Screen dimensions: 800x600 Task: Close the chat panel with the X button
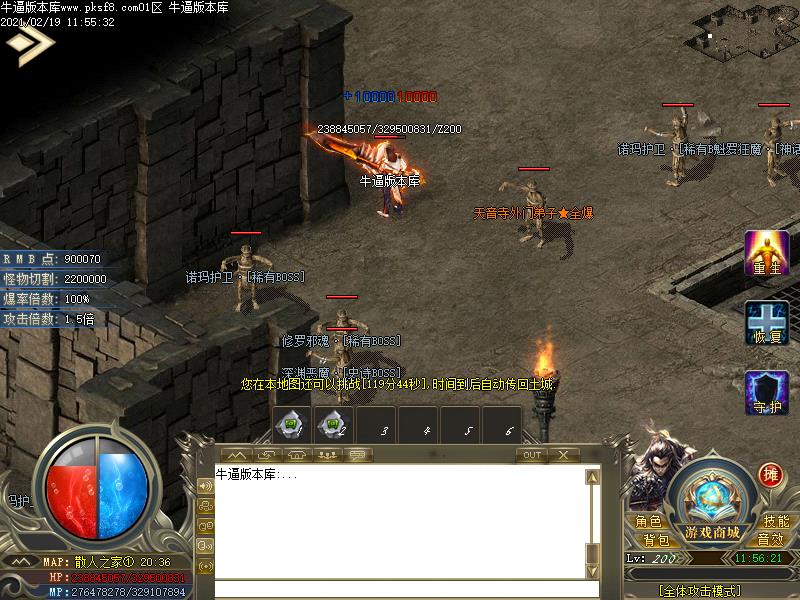[564, 455]
